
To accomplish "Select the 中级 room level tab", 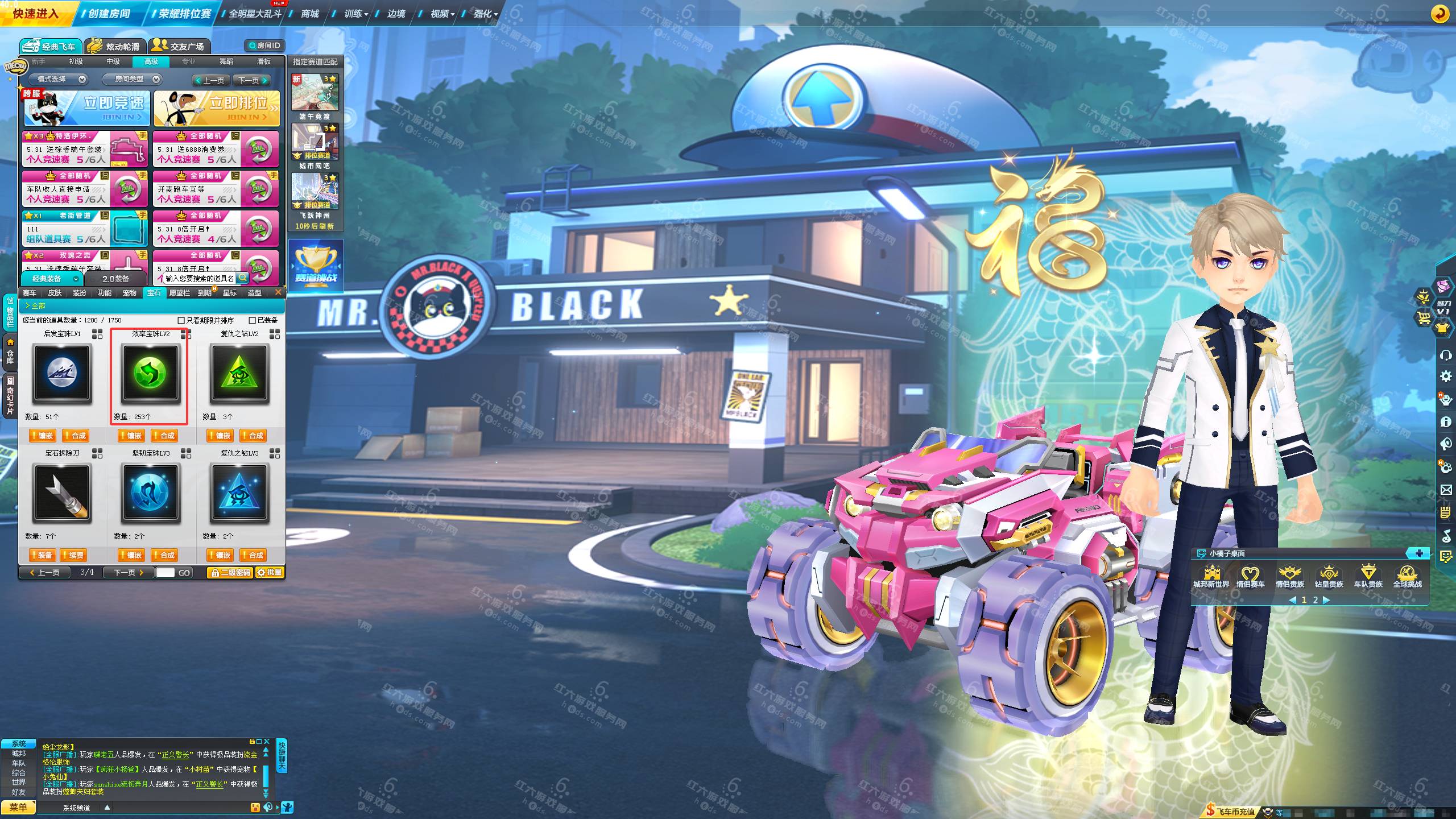I will click(x=113, y=61).
